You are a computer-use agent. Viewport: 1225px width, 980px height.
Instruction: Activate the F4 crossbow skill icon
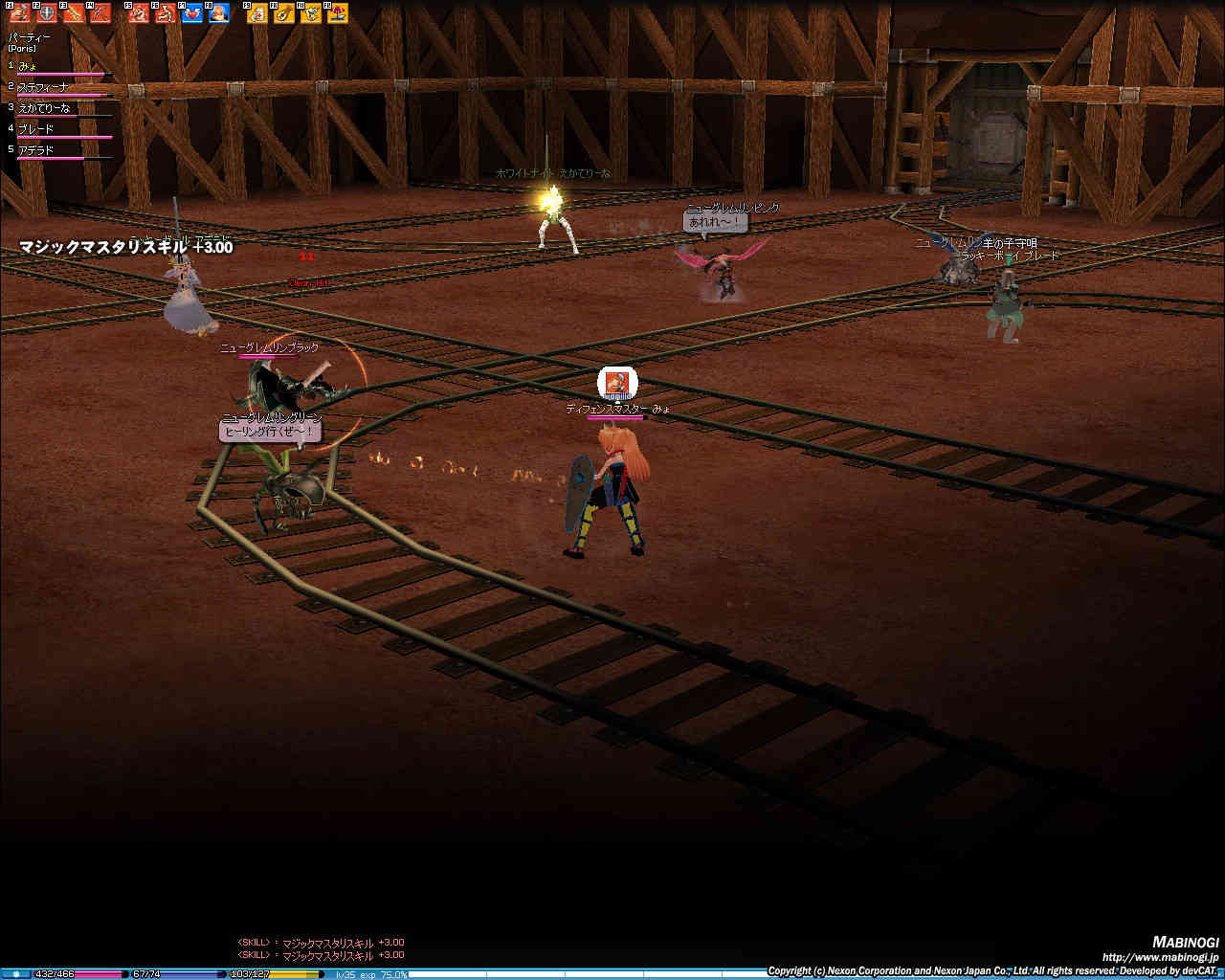click(x=100, y=13)
